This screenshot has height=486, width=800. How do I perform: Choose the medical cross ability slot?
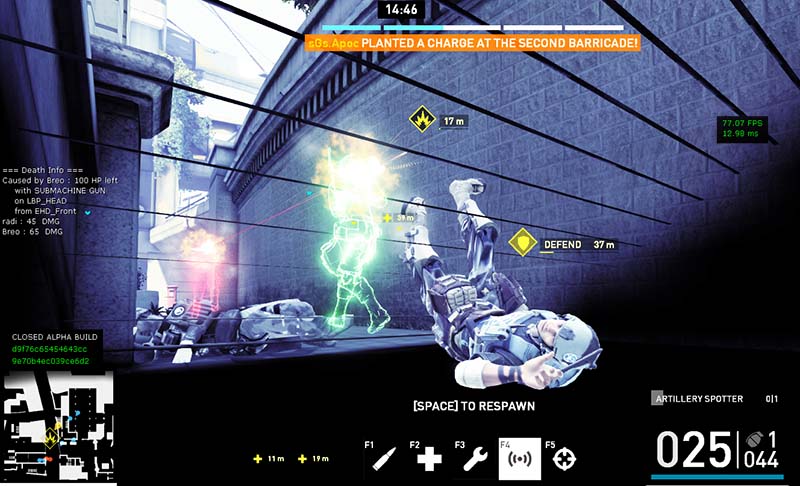click(x=429, y=459)
